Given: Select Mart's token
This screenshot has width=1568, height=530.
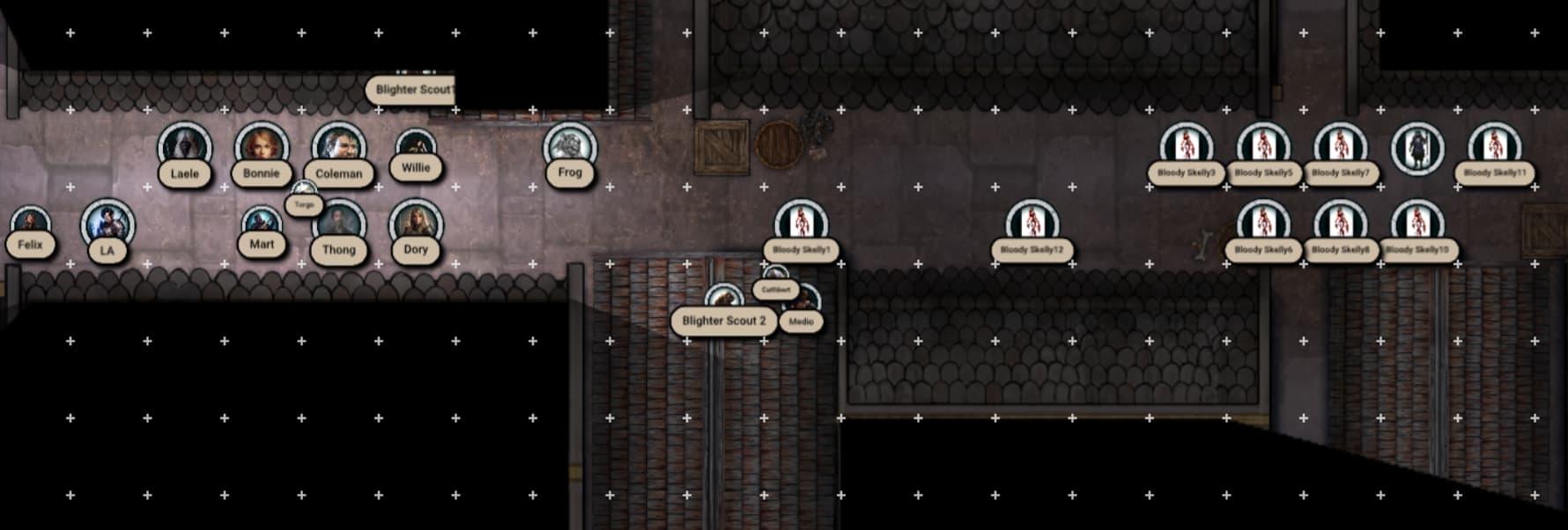Looking at the screenshot, I should 262,224.
